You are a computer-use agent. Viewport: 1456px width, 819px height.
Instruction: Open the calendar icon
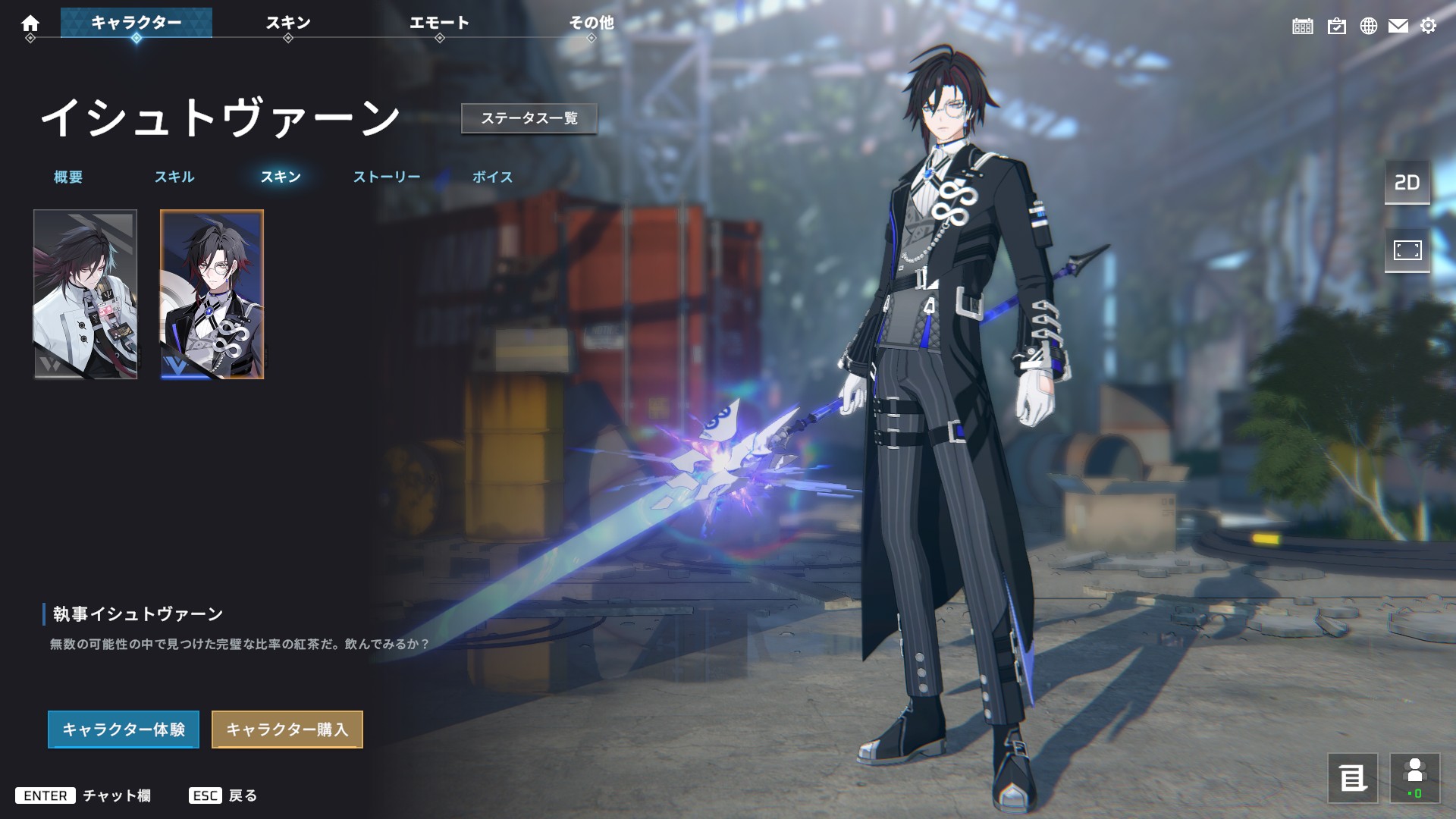point(1303,27)
